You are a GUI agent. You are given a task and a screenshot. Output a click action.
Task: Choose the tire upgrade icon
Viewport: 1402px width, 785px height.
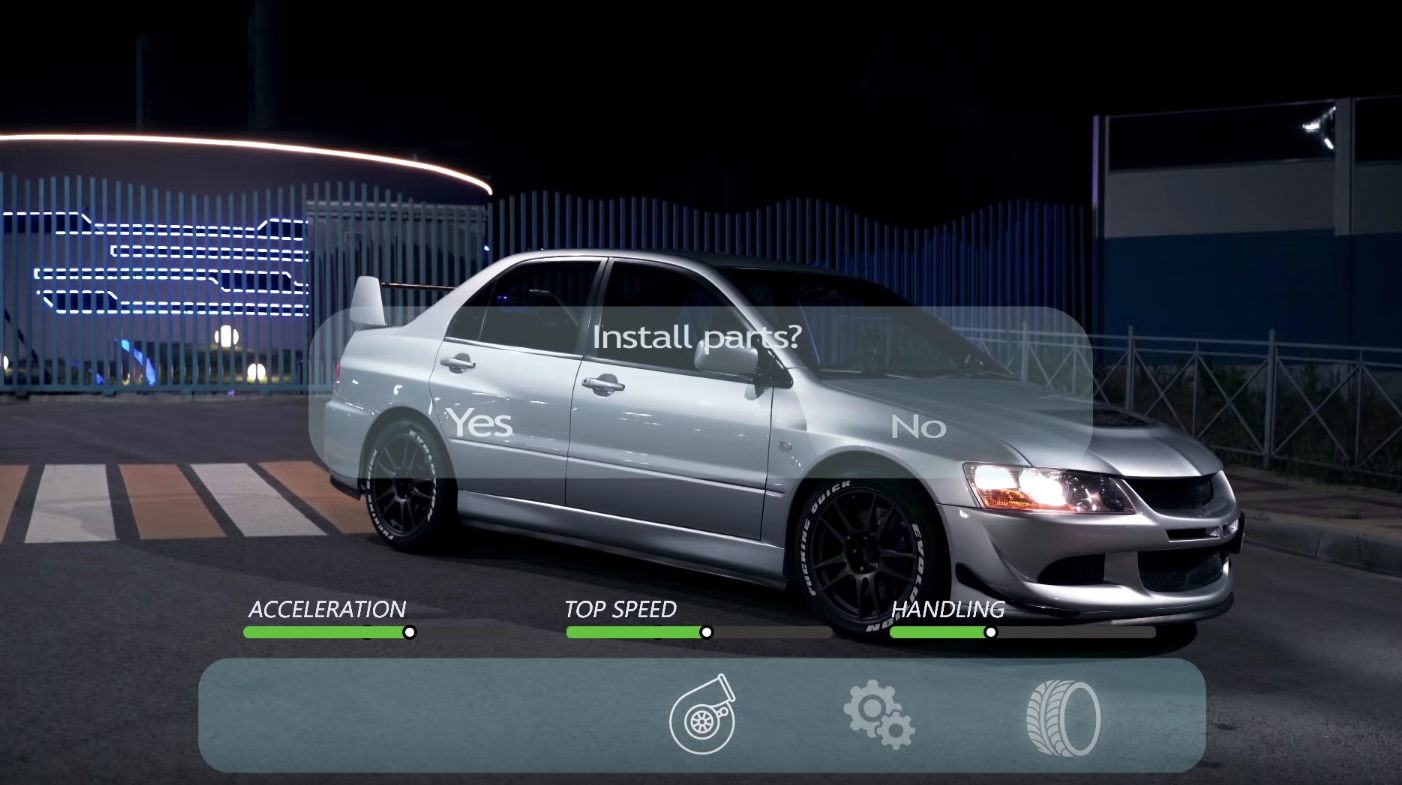pos(1062,717)
